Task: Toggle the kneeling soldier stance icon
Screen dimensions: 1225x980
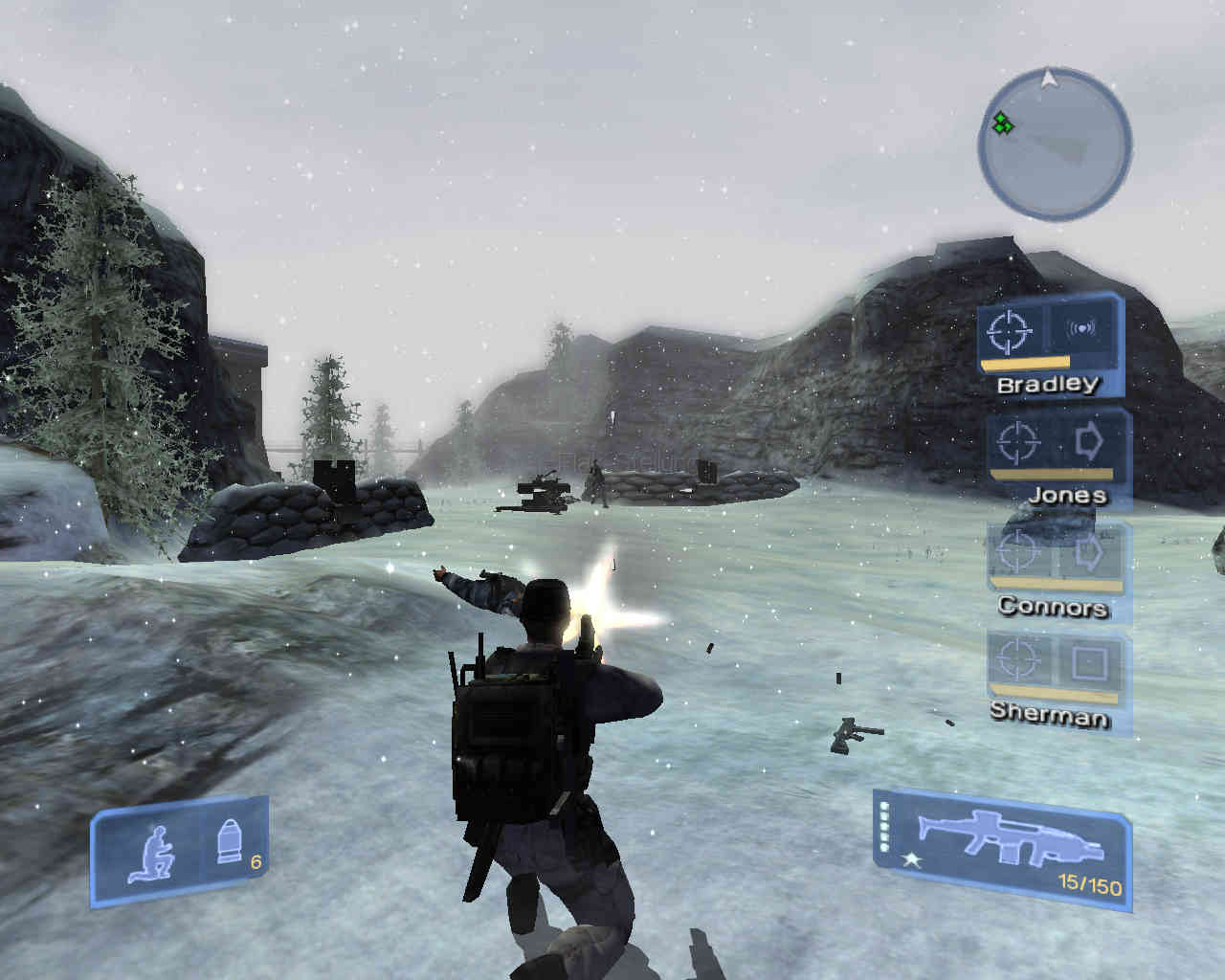Action: 154,852
